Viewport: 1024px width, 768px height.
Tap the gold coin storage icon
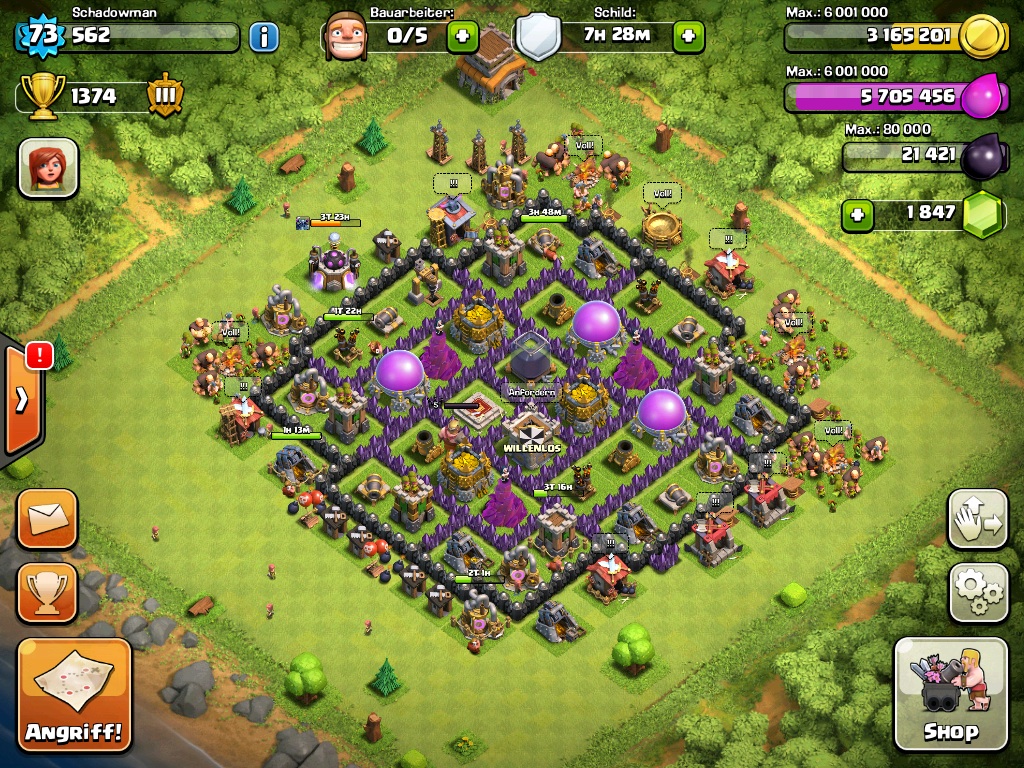tap(981, 38)
